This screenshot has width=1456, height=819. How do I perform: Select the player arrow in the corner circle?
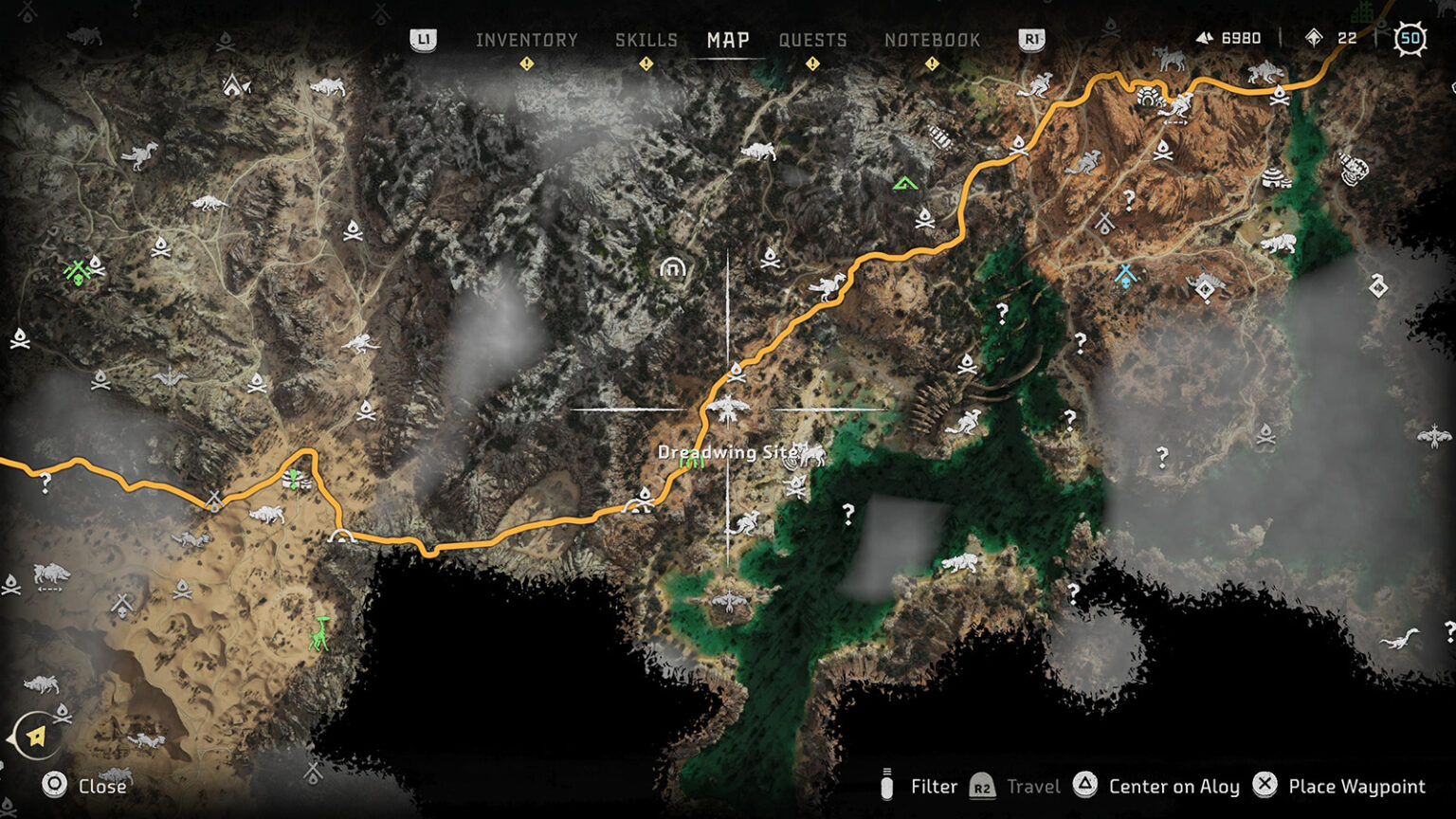click(x=35, y=734)
